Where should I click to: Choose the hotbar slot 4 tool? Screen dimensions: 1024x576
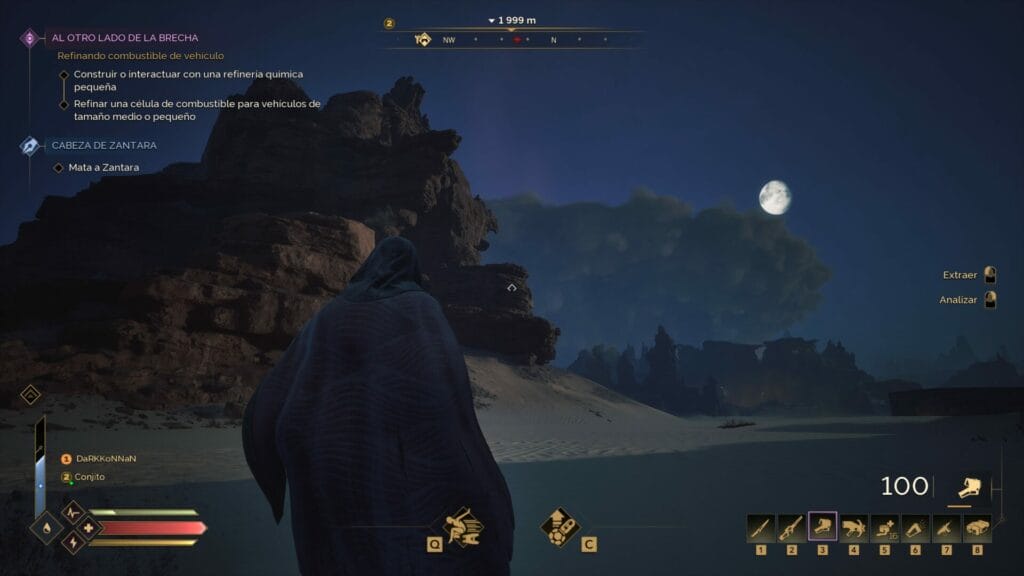[854, 528]
